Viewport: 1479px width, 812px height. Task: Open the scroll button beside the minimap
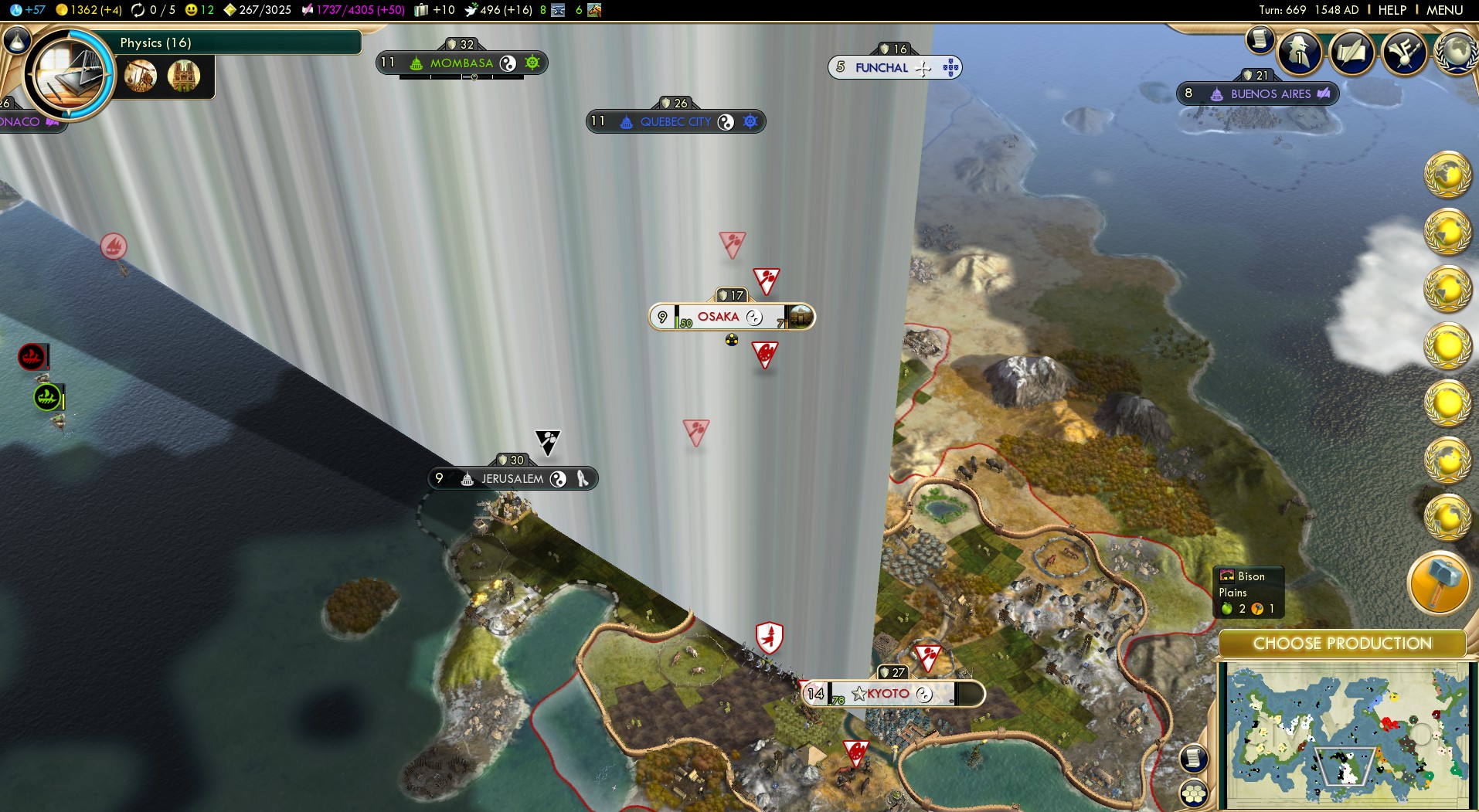(x=1194, y=758)
